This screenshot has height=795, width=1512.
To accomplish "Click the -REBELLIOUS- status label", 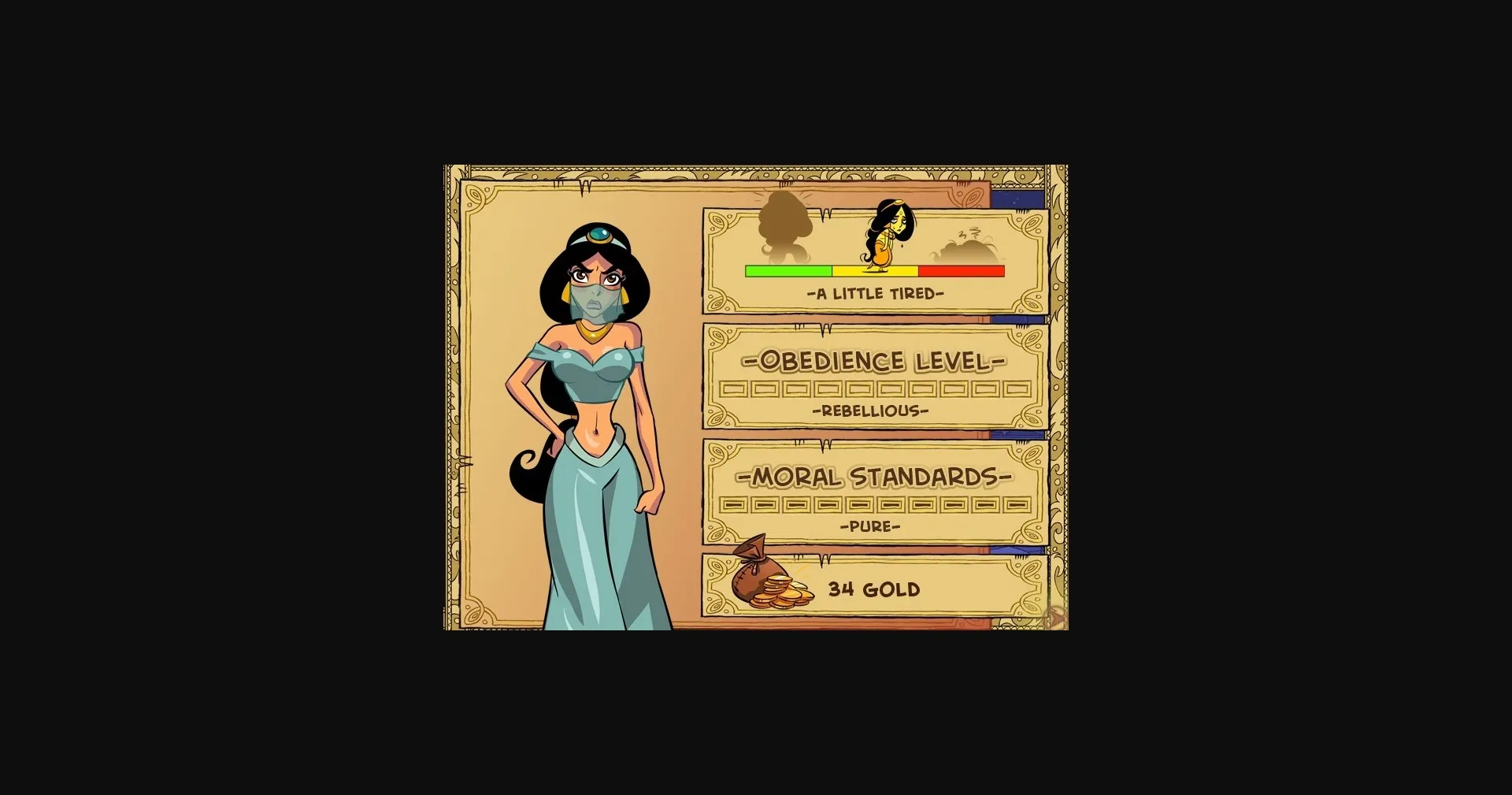I will (870, 410).
